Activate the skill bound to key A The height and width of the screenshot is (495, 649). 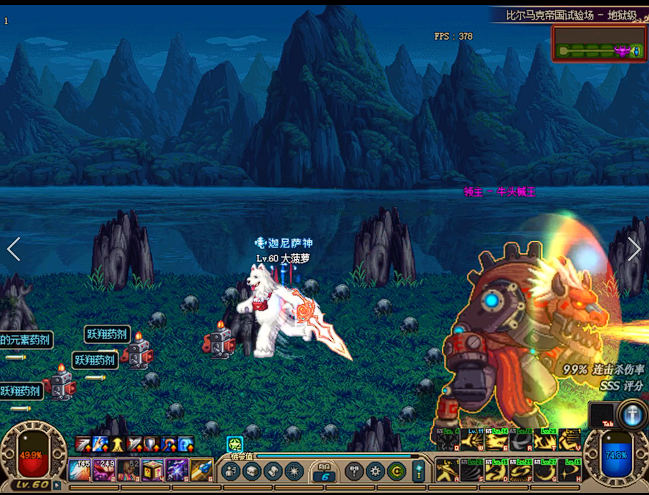(x=446, y=468)
